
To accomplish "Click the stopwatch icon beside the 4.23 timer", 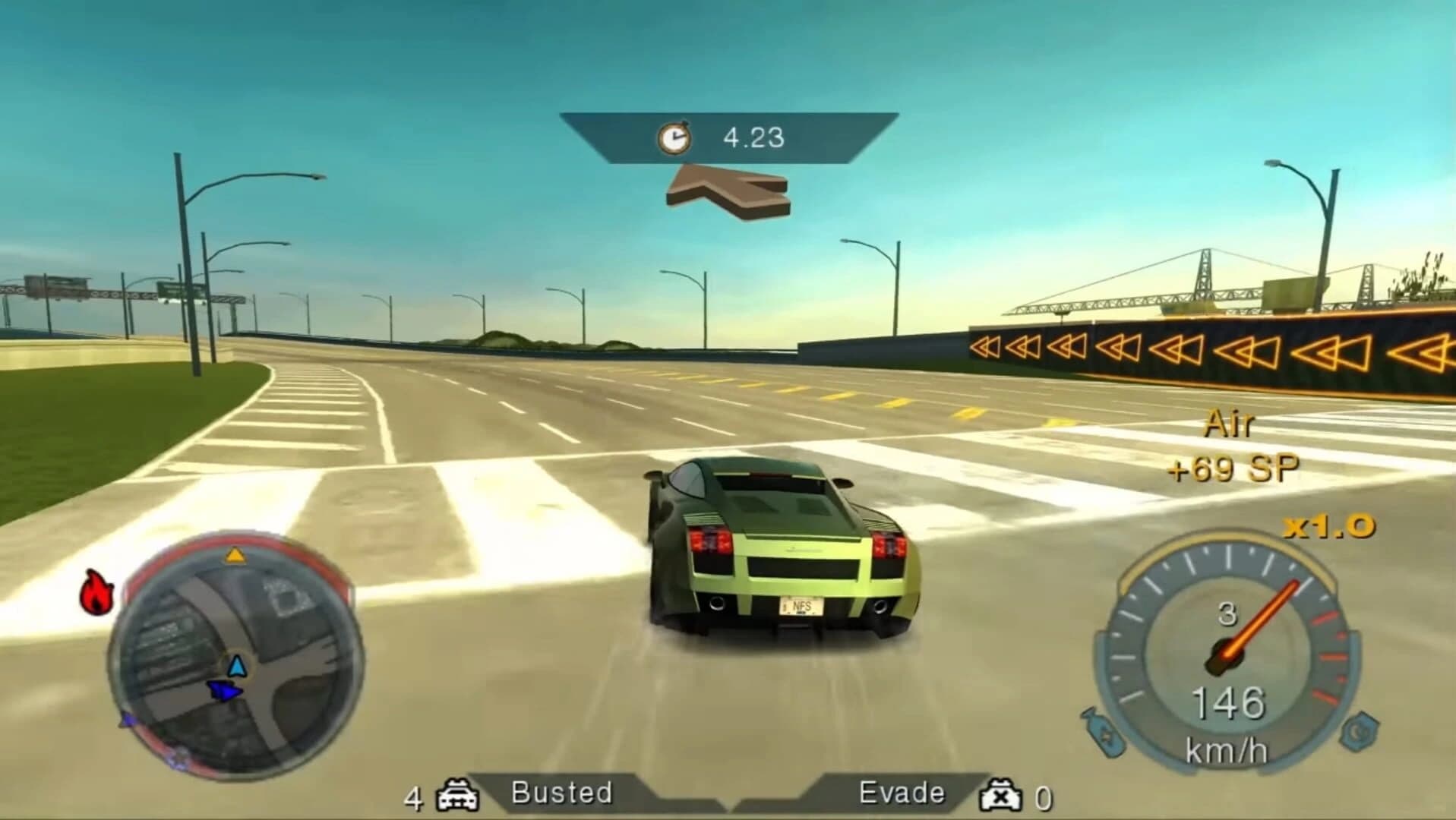I will (674, 137).
